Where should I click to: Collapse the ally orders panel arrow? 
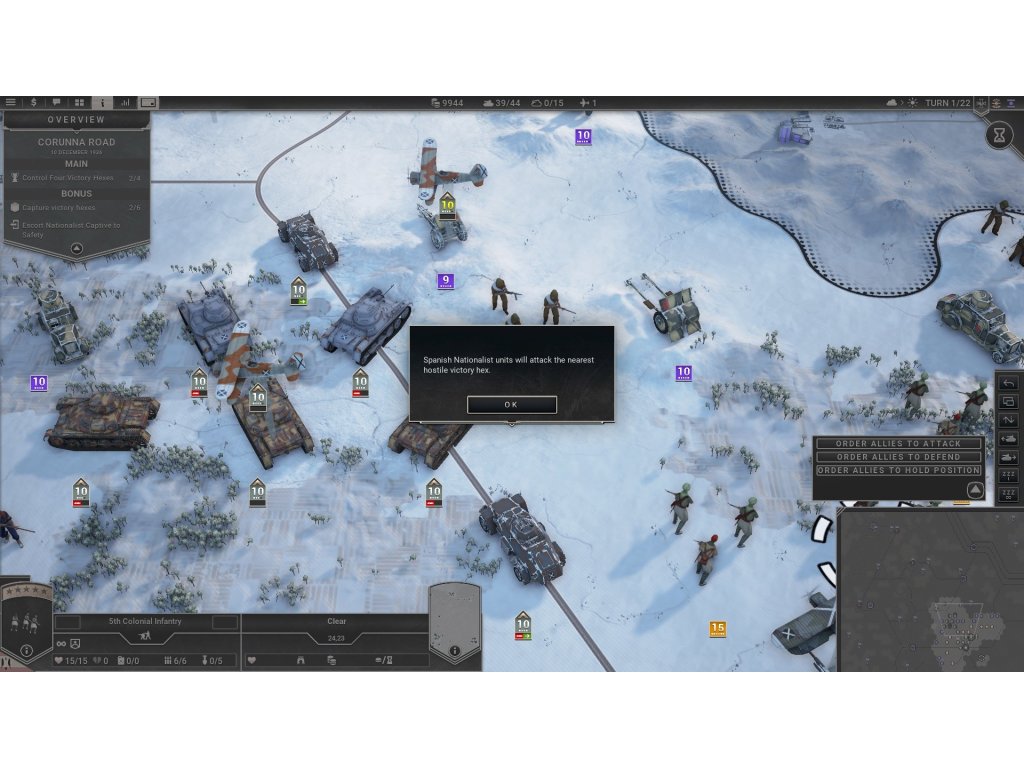tap(975, 489)
